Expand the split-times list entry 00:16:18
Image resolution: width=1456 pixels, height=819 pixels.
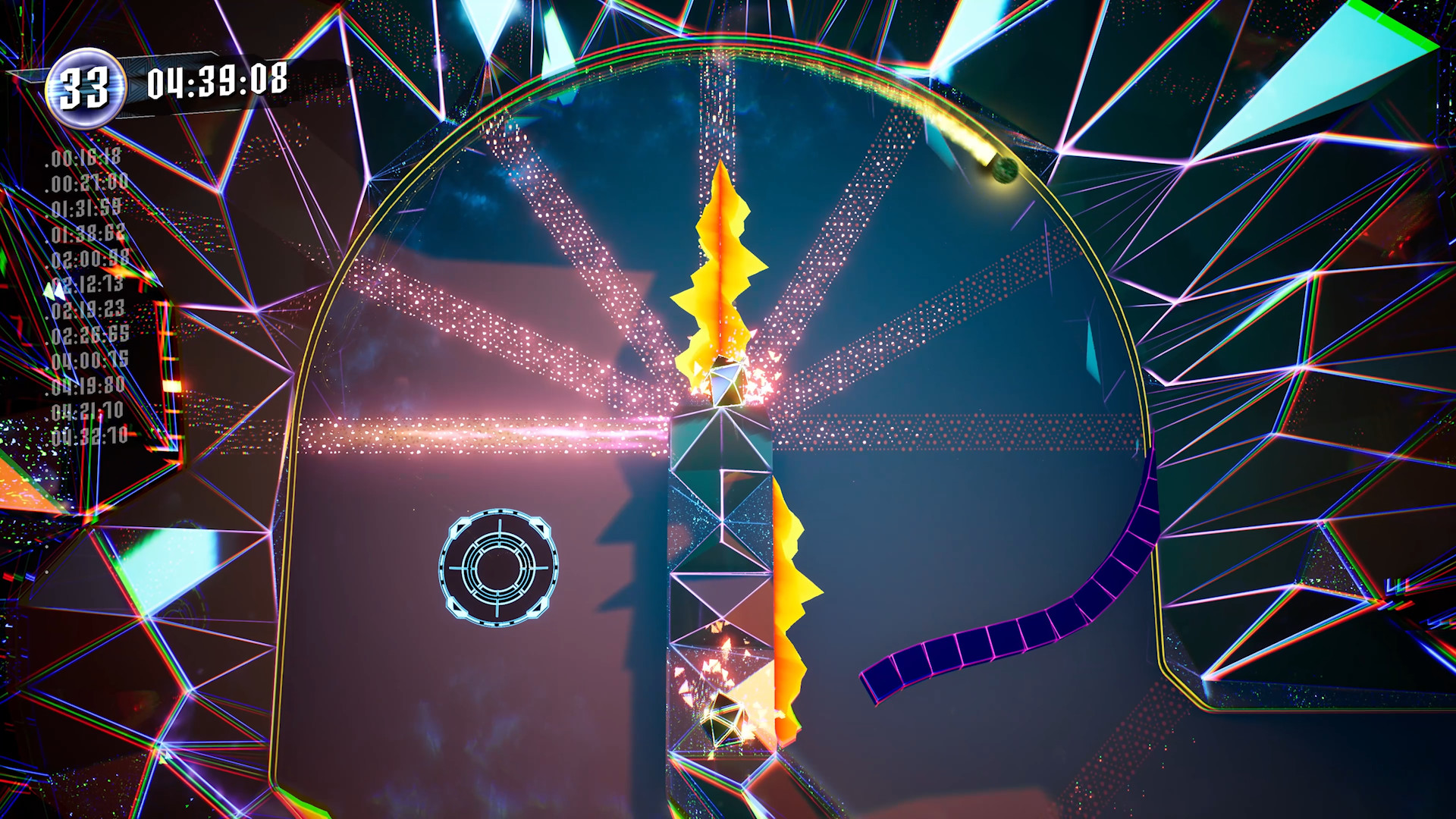(x=83, y=159)
